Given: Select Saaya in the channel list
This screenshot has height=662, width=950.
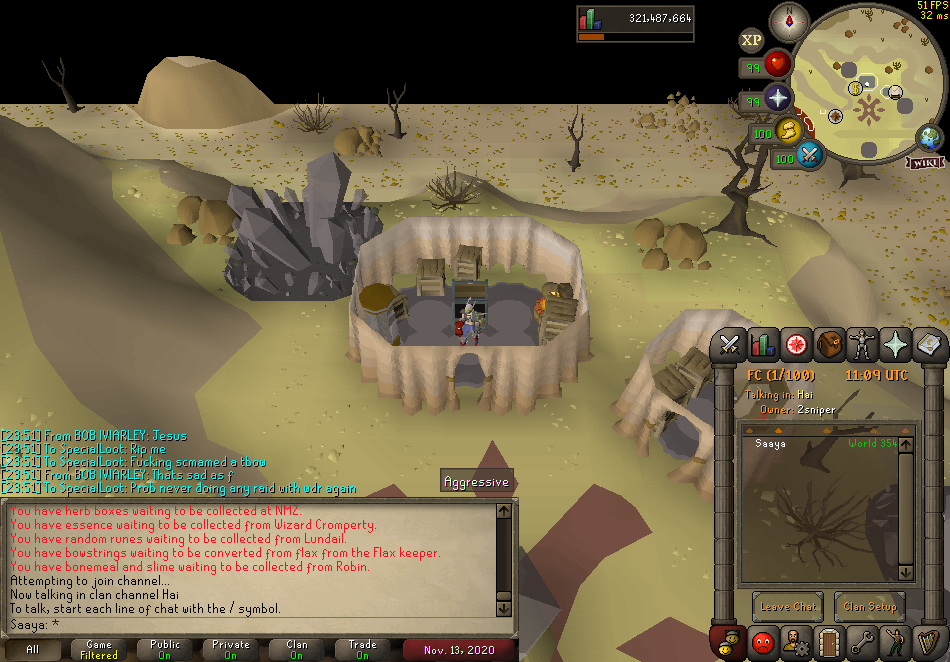Looking at the screenshot, I should tap(771, 443).
